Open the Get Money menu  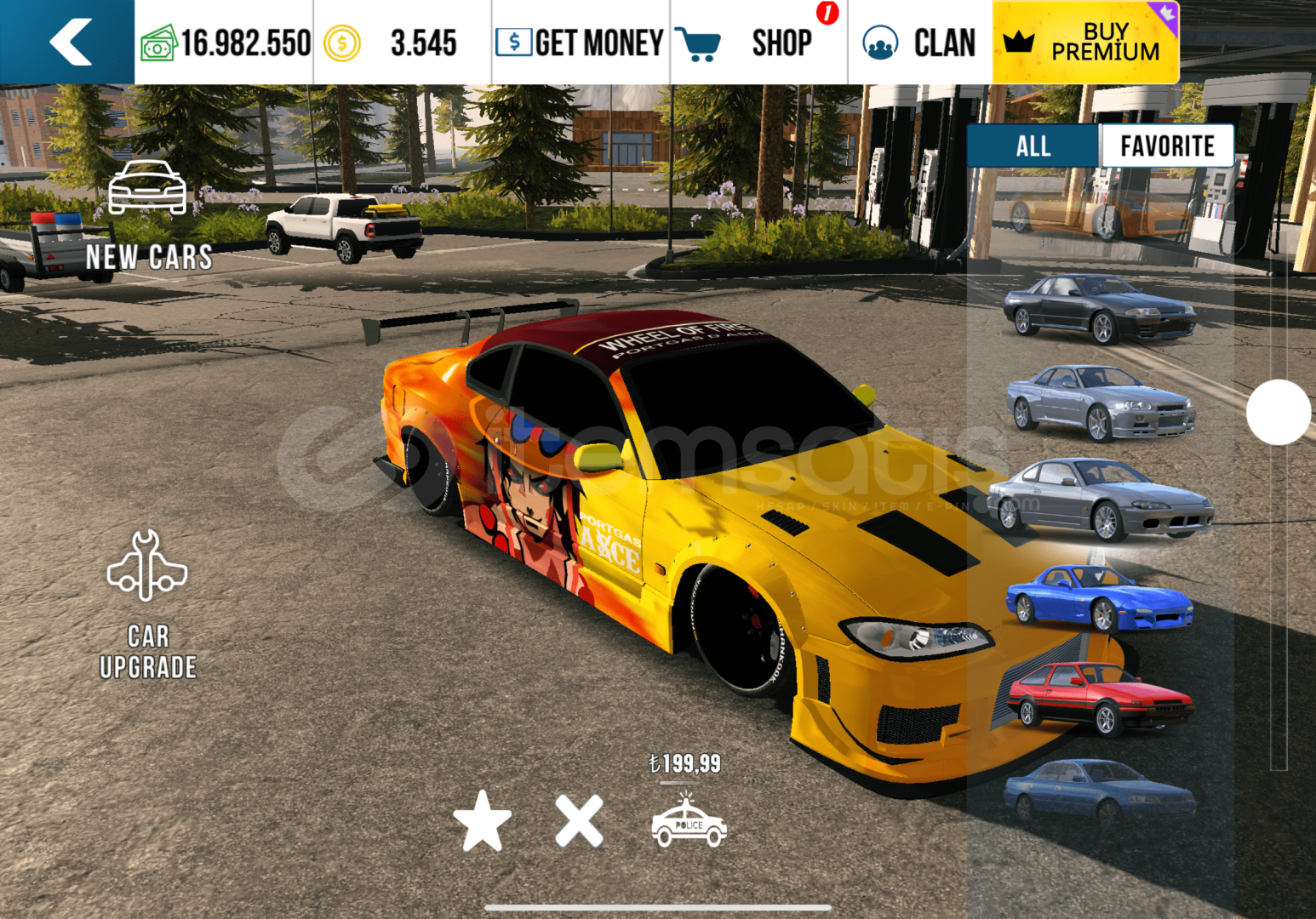pyautogui.click(x=580, y=43)
